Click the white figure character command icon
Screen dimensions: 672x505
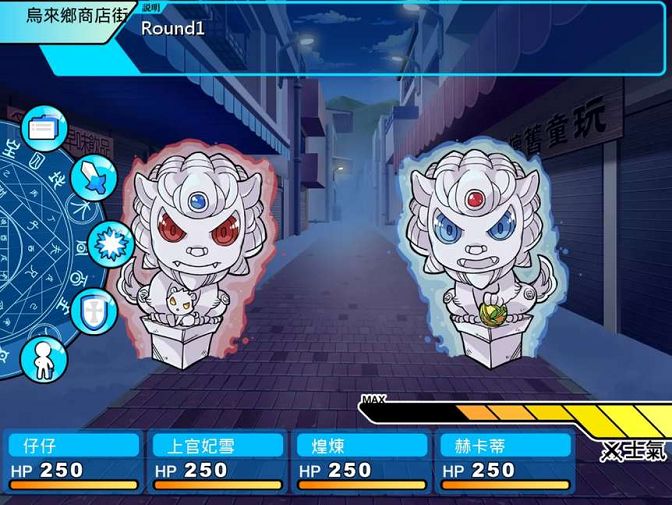43,355
